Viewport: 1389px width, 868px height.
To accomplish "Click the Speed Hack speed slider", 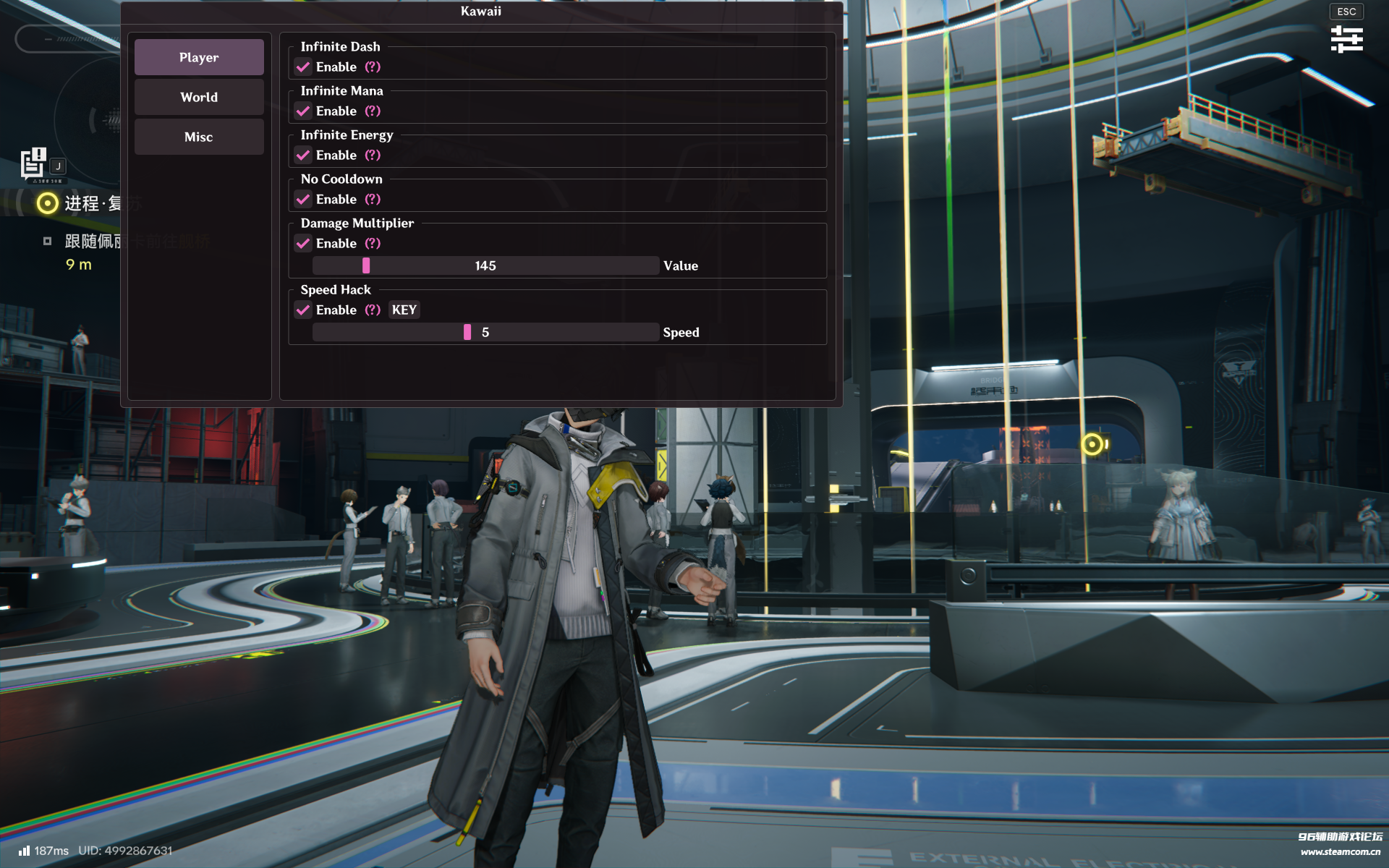I will tap(485, 333).
